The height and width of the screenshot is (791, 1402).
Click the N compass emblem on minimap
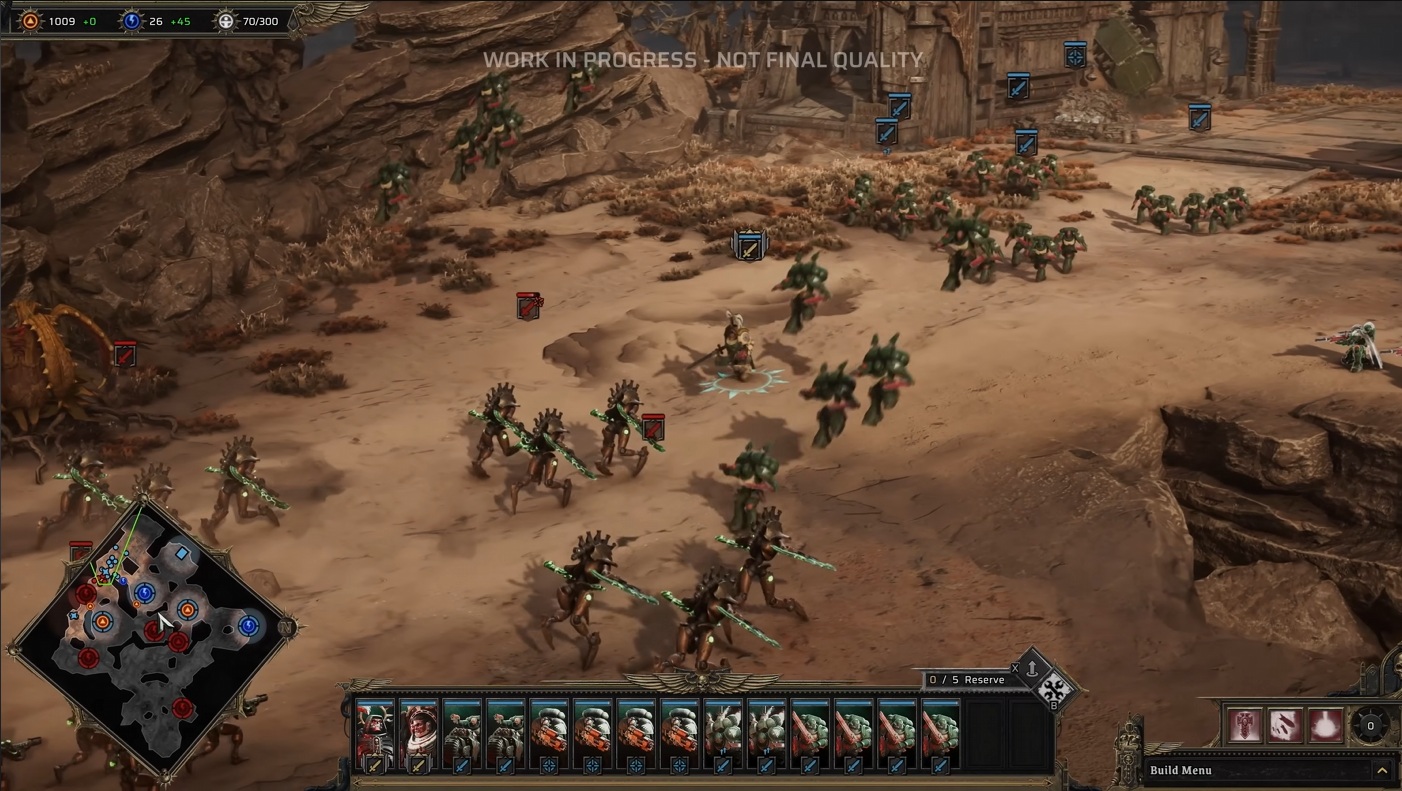click(x=286, y=628)
